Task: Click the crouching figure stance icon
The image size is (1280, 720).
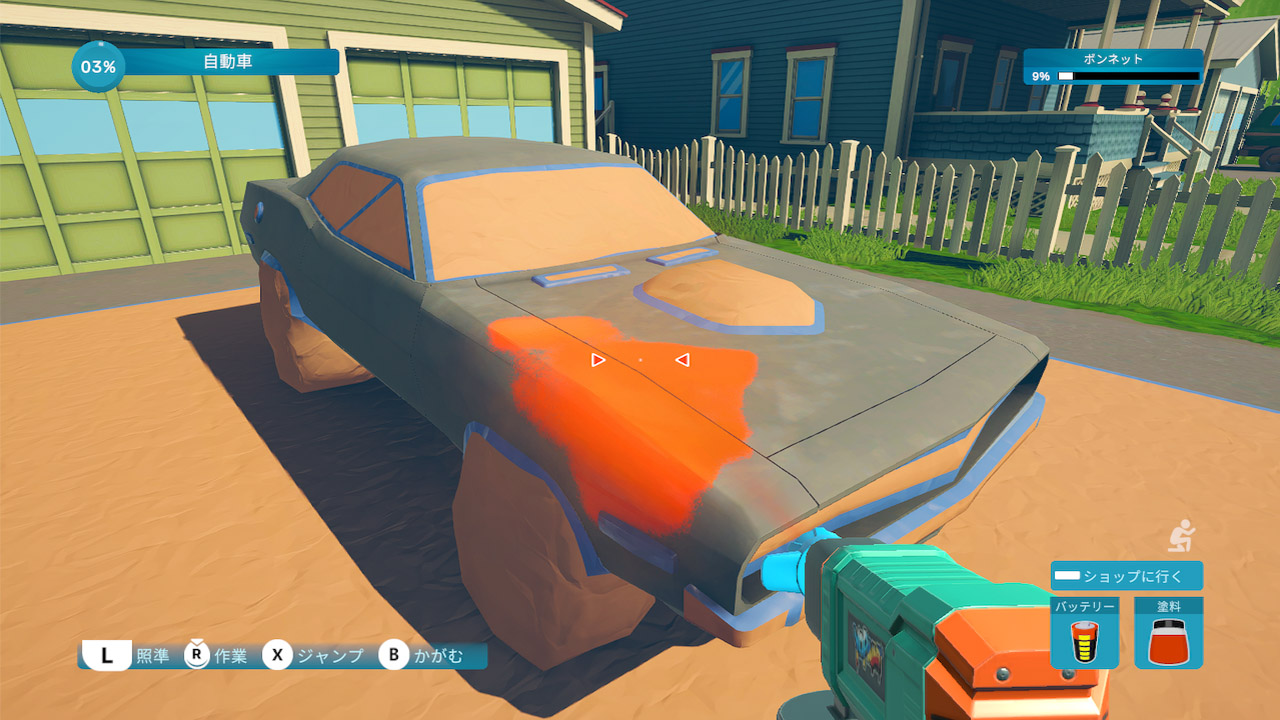Action: click(x=1182, y=536)
